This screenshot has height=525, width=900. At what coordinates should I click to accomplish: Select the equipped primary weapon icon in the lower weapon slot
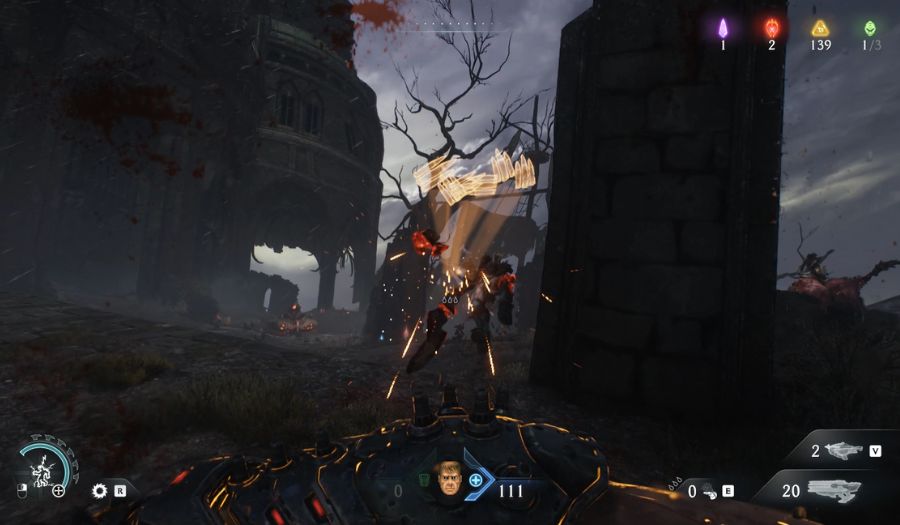(833, 489)
